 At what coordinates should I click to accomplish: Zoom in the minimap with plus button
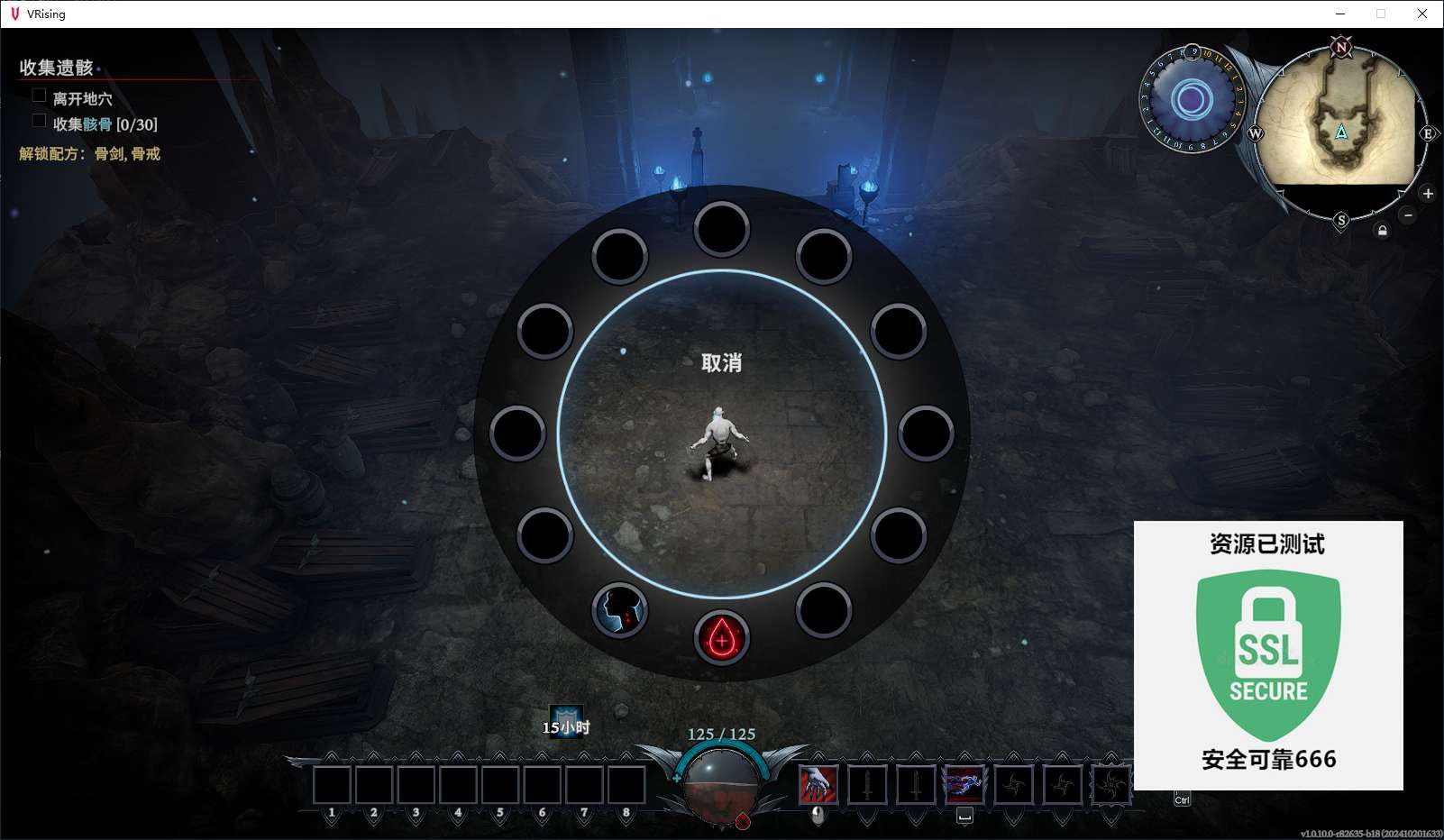click(1428, 194)
